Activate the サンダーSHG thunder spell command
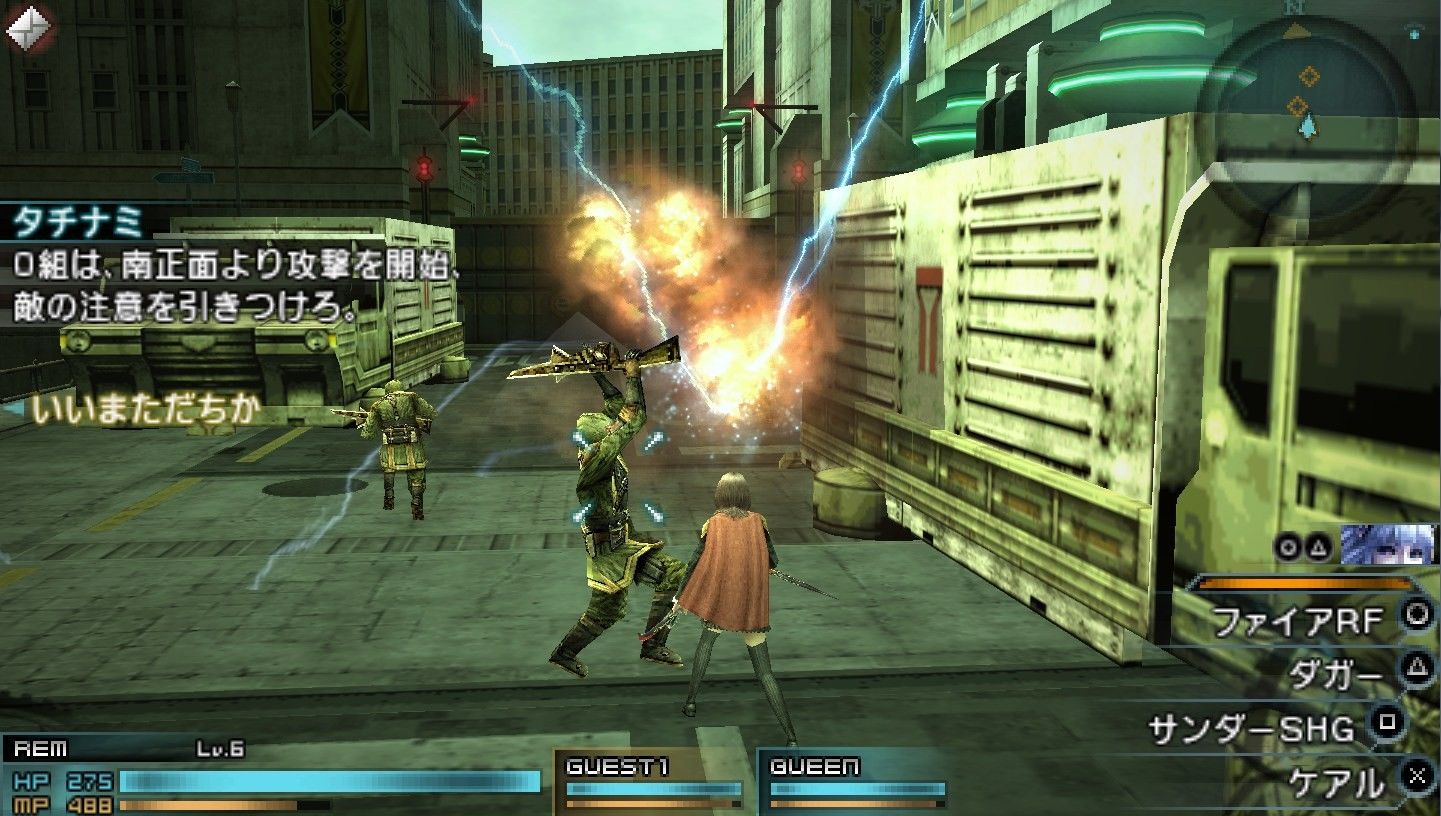 tap(1255, 728)
